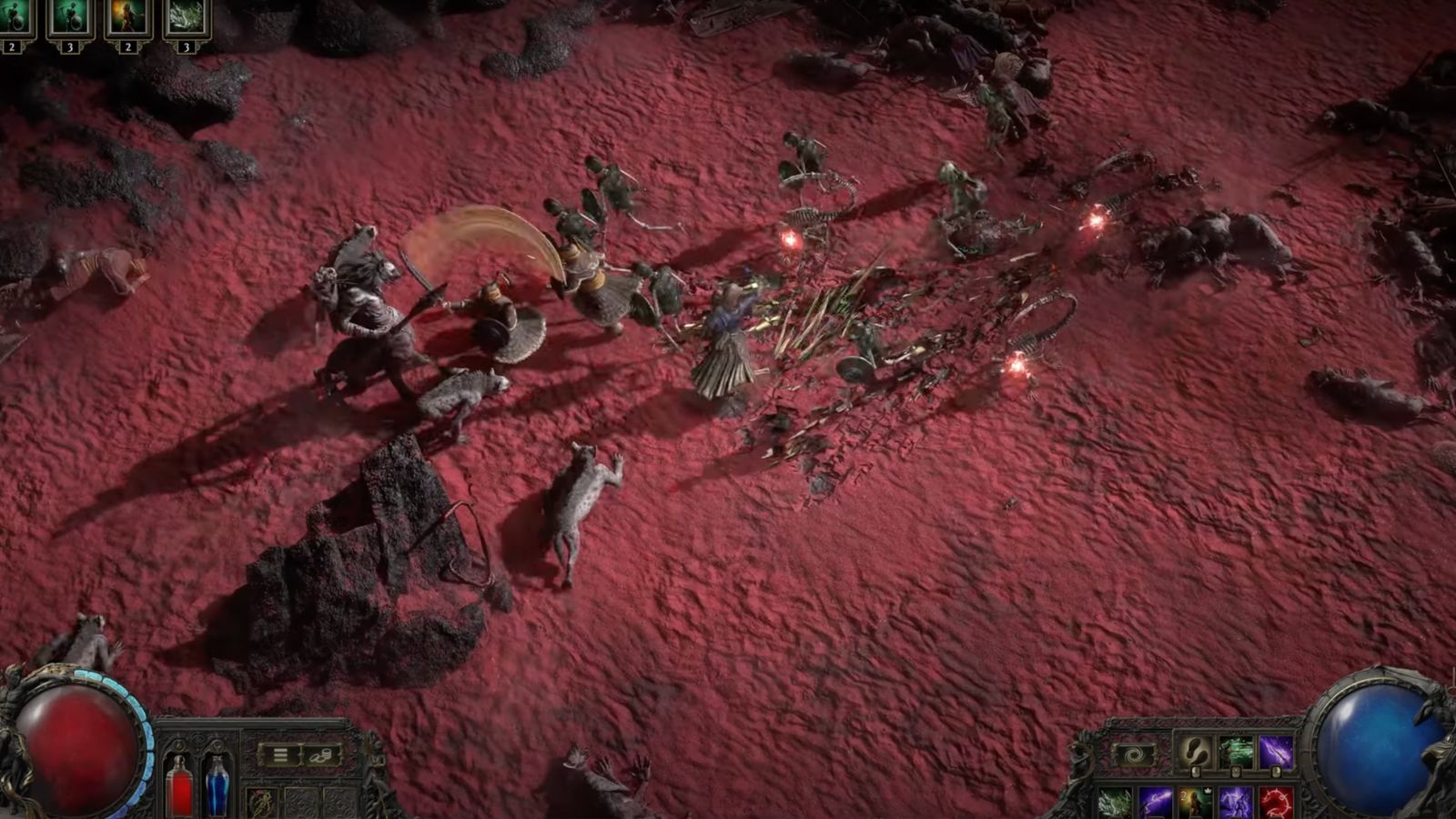Select the golden sigil slot beside the flasks
The height and width of the screenshot is (819, 1456).
click(261, 803)
